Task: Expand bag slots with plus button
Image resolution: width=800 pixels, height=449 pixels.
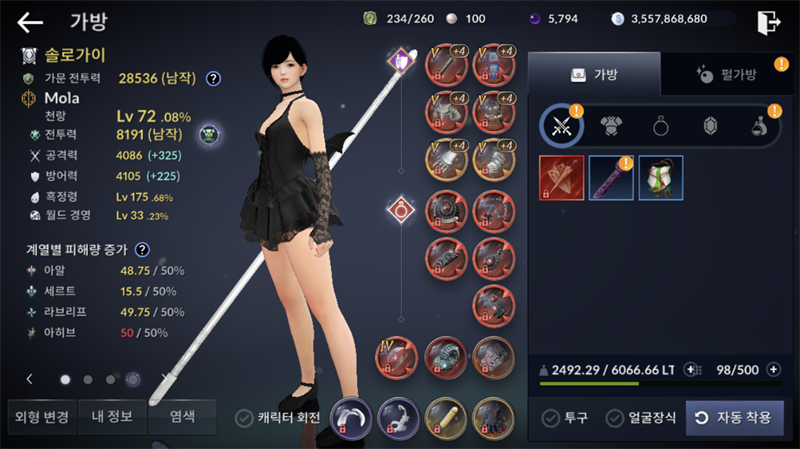Action: tap(772, 370)
